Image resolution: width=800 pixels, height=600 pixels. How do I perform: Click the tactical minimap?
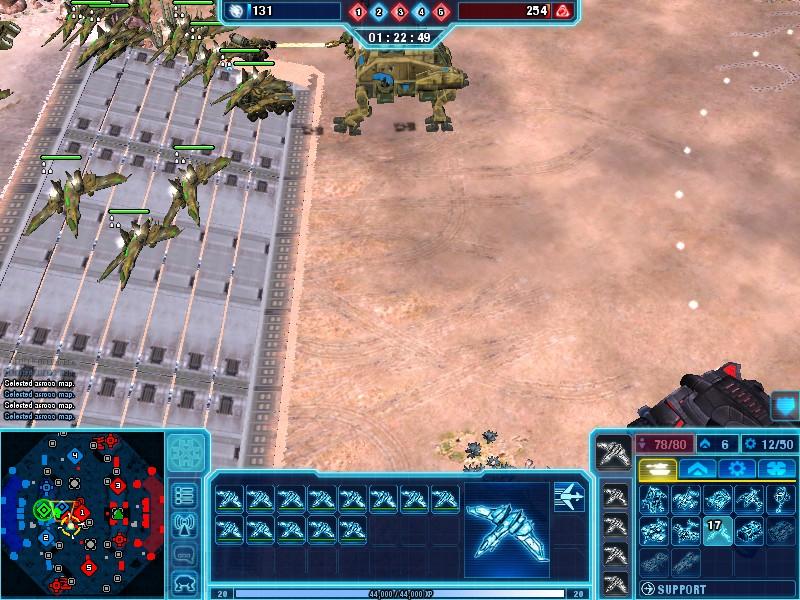click(82, 513)
